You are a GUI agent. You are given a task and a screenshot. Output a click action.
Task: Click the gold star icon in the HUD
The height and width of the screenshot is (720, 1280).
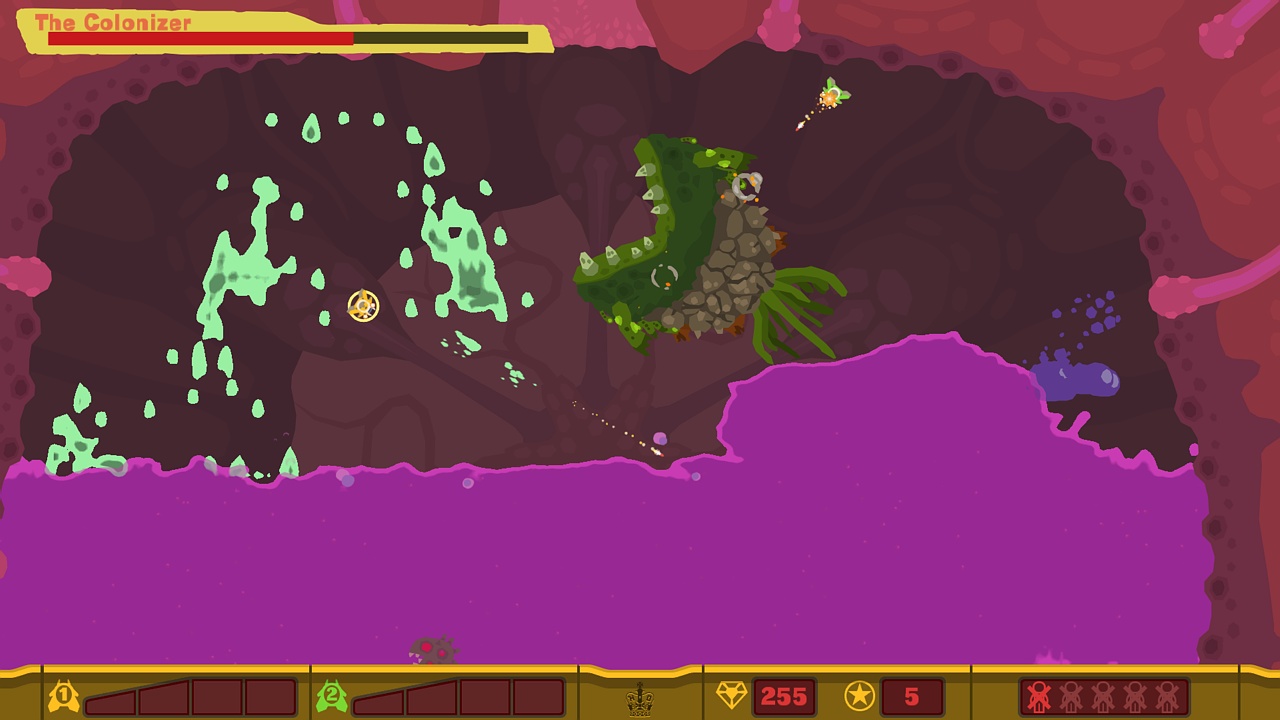tap(858, 694)
